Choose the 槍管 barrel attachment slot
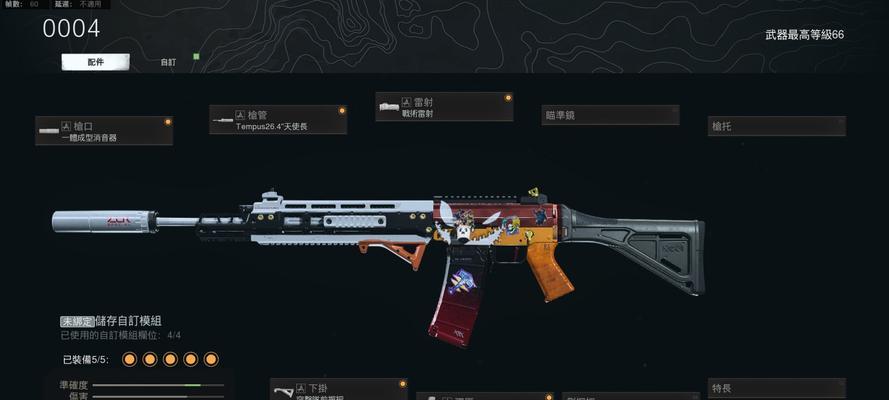The image size is (889, 400). [x=278, y=120]
